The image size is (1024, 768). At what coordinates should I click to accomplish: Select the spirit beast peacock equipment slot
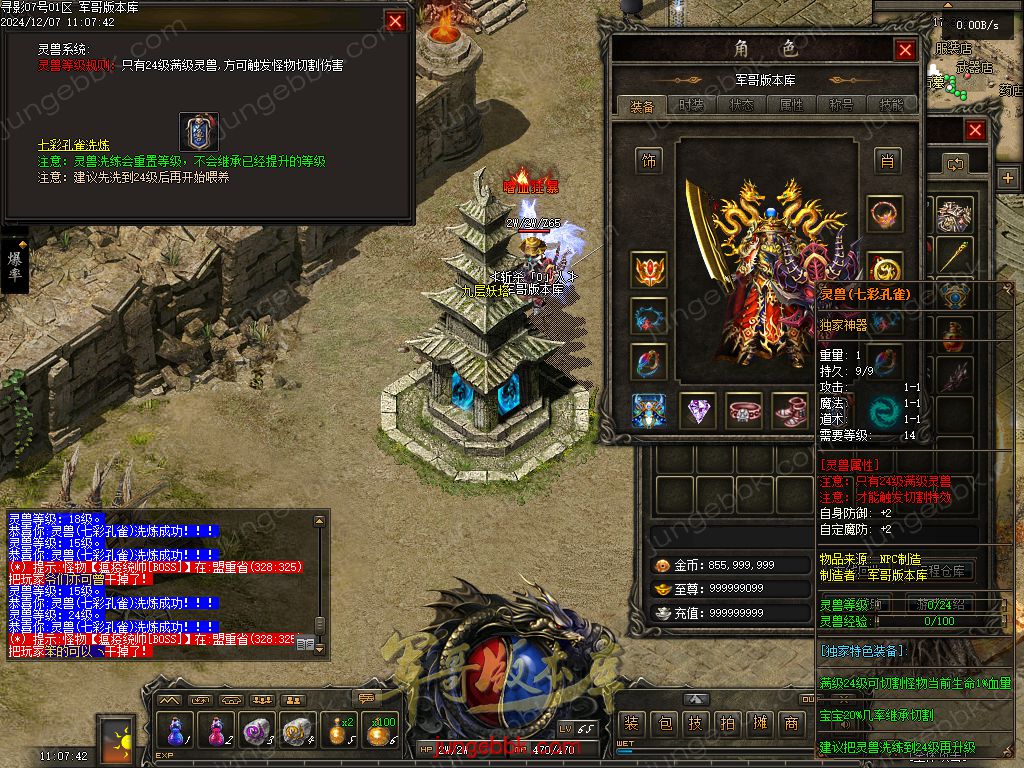[x=650, y=410]
